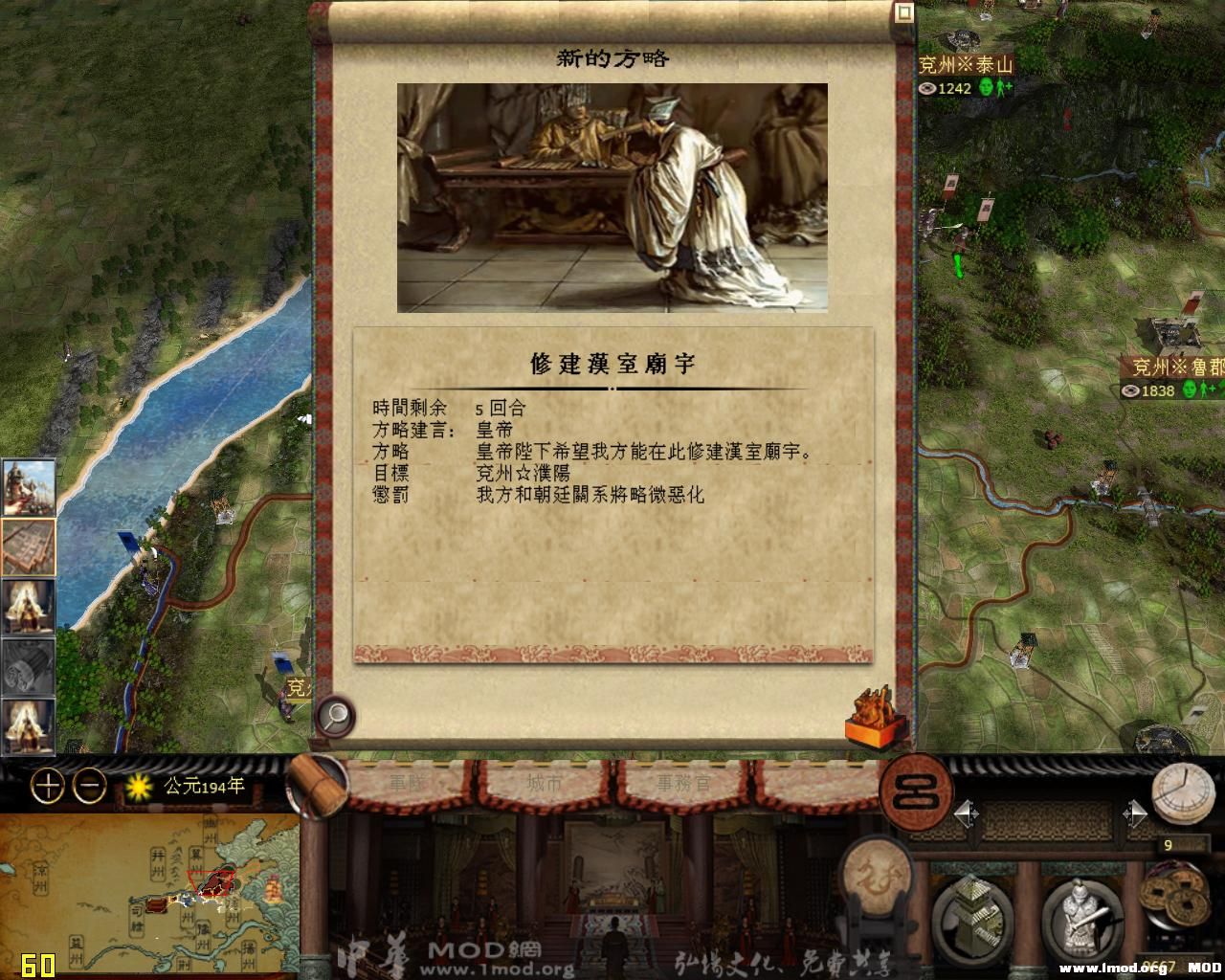
Task: Click the sun icon next to 公元194年
Action: pos(140,784)
